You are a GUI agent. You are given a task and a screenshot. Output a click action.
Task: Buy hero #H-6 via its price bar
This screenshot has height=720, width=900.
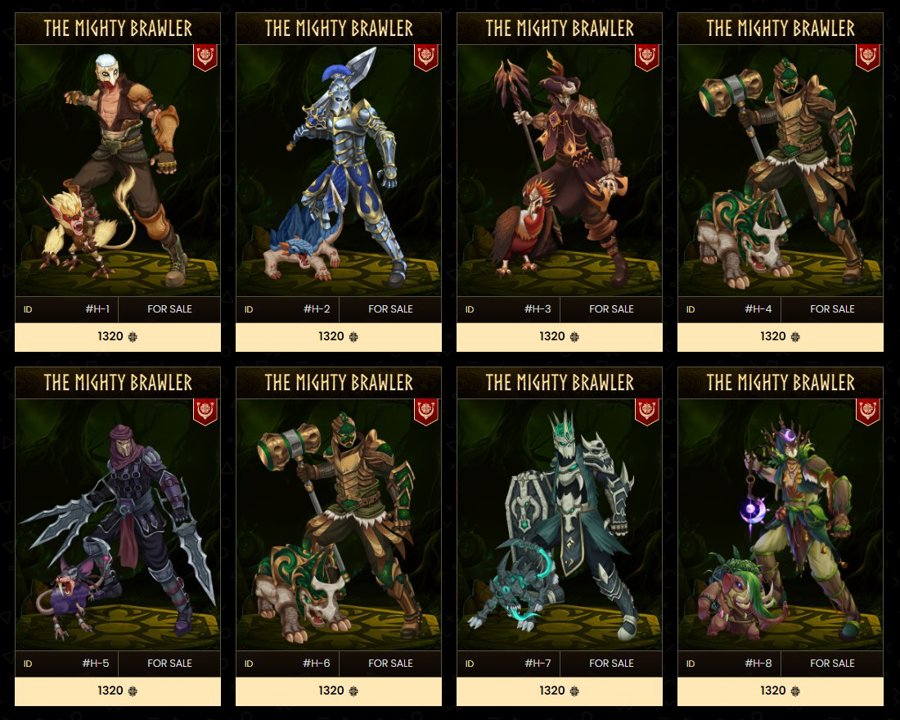click(338, 691)
